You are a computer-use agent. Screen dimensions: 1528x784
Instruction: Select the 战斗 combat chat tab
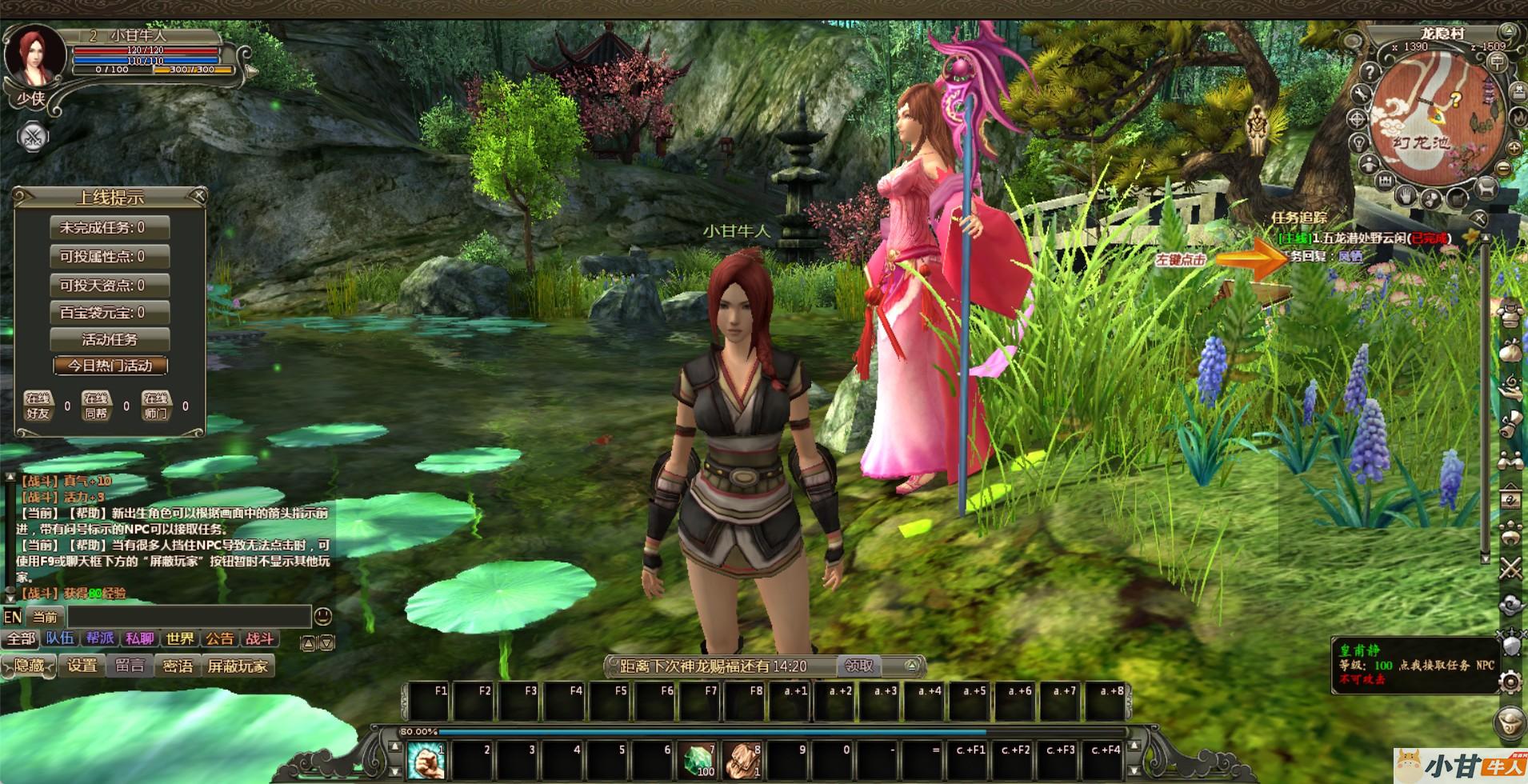coord(260,638)
